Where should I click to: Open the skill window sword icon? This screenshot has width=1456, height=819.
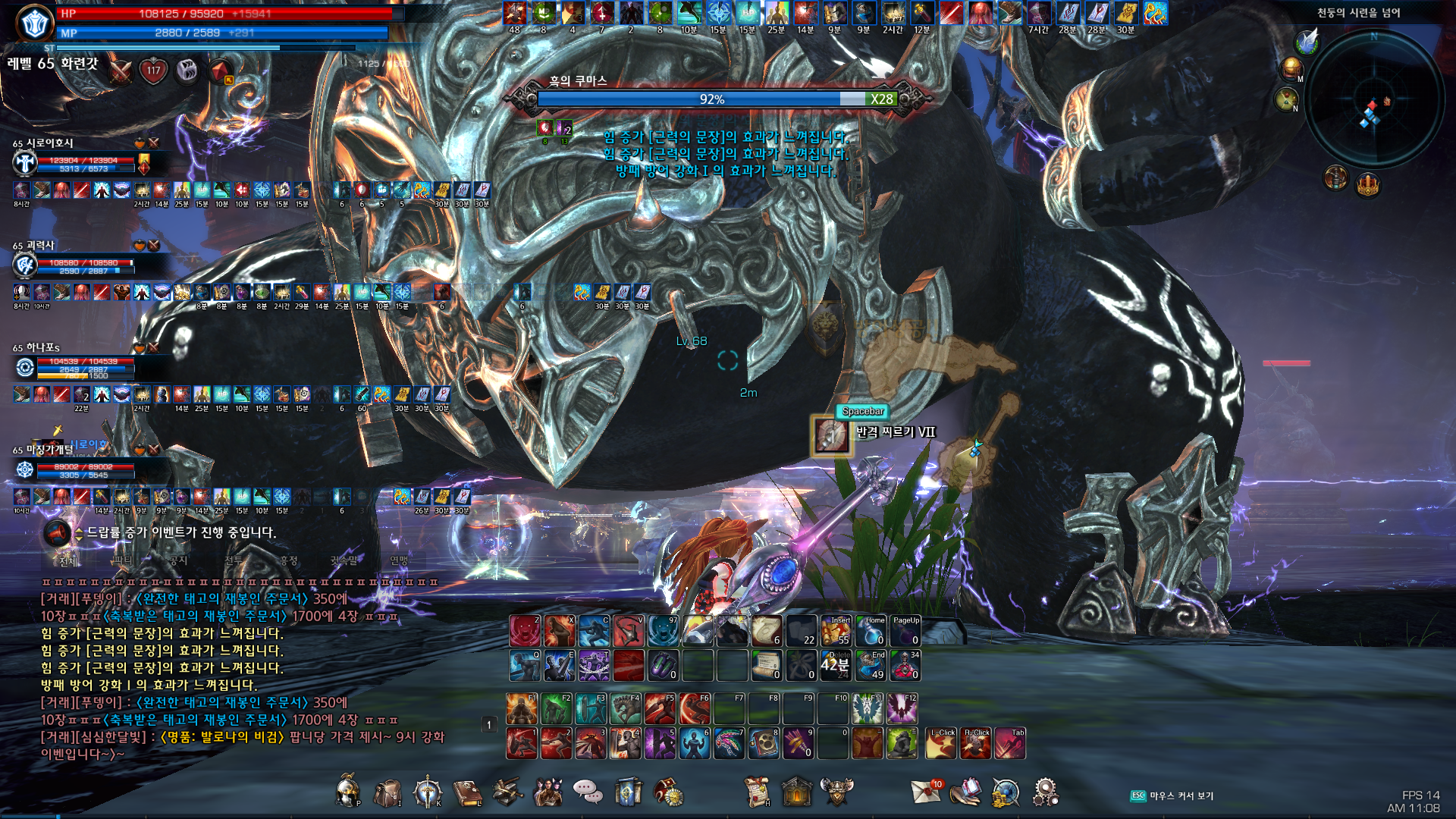428,792
